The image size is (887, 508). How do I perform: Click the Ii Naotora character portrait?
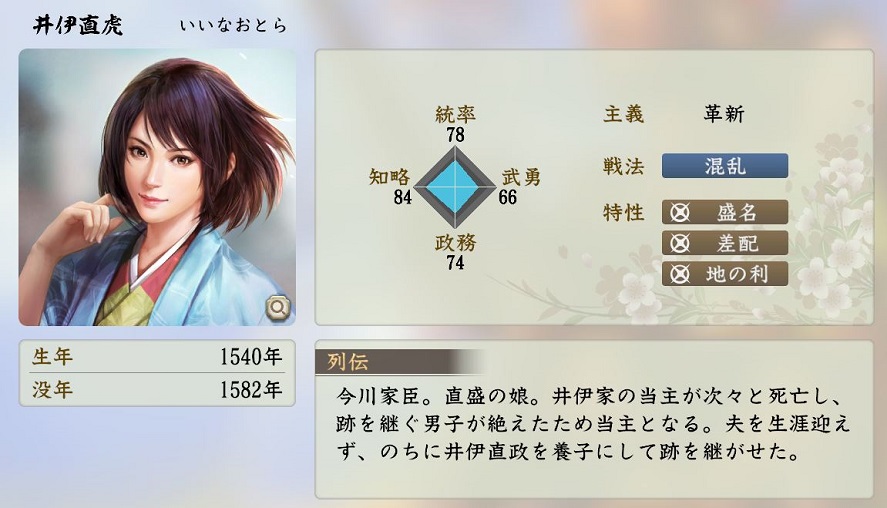(x=157, y=187)
